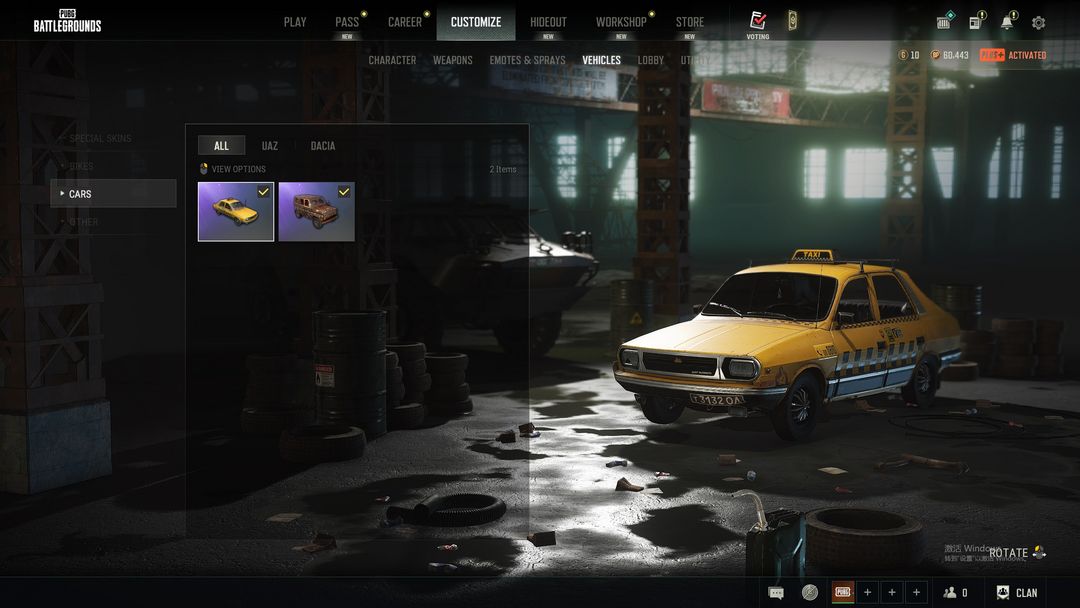Go to the Pass section
Image resolution: width=1080 pixels, height=608 pixels.
(347, 22)
